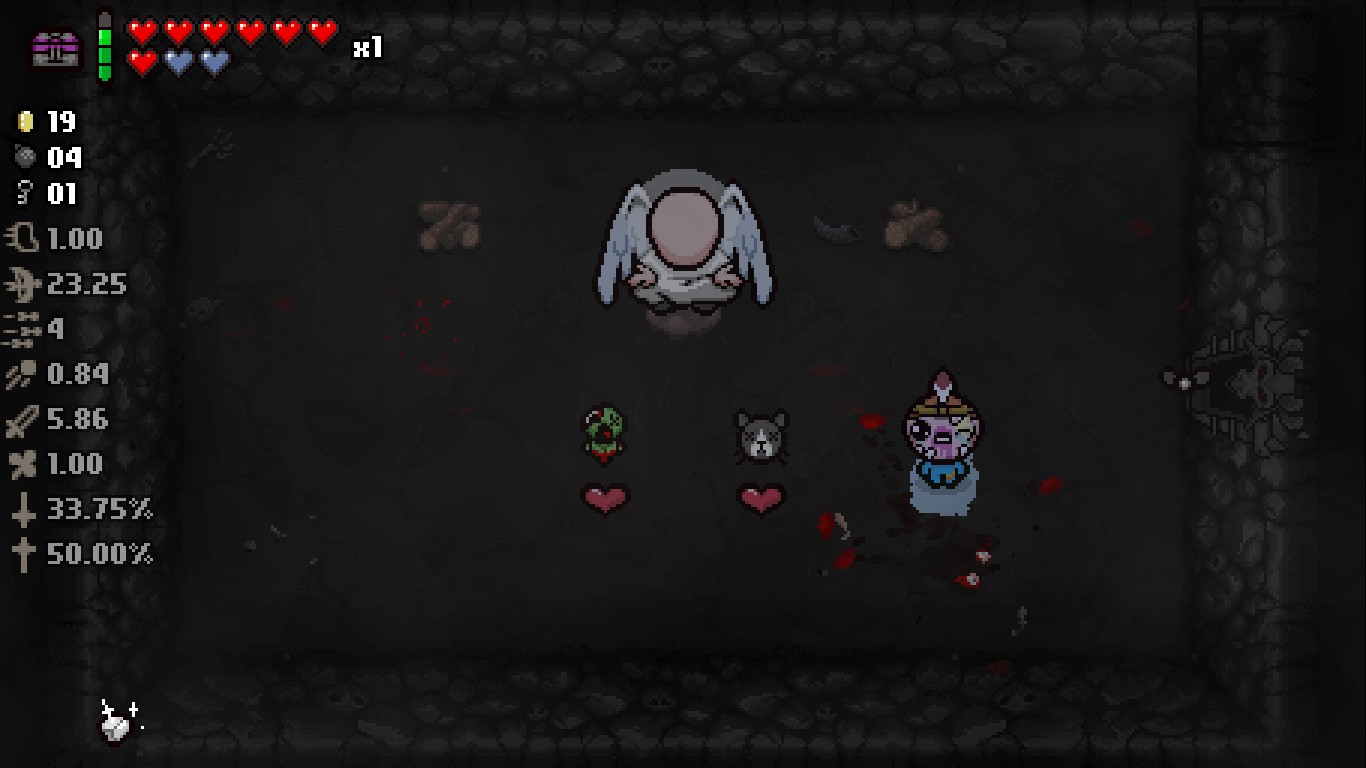Select the luck stat clover icon

click(x=22, y=464)
